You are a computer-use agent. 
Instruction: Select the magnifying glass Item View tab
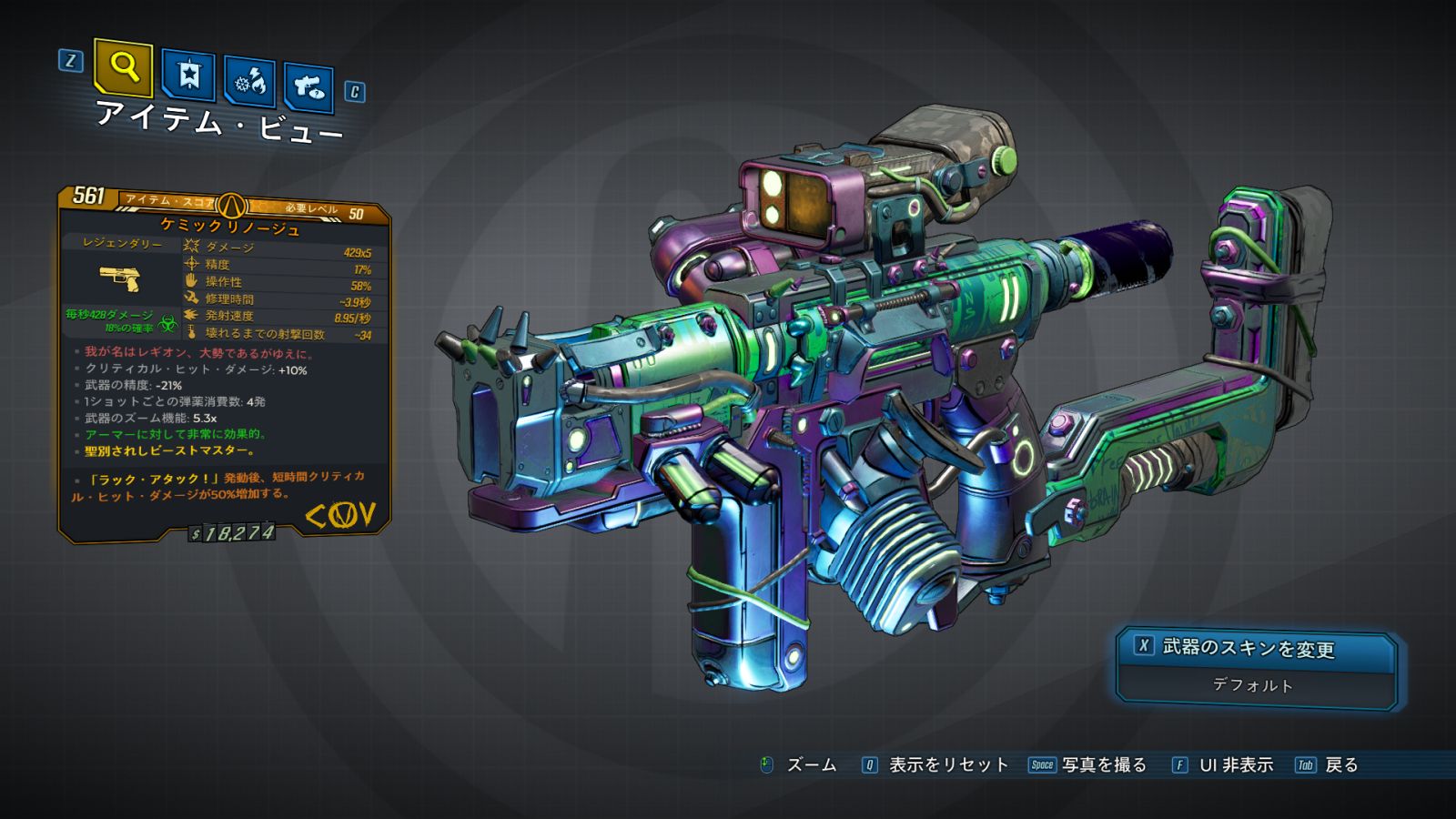pyautogui.click(x=123, y=67)
